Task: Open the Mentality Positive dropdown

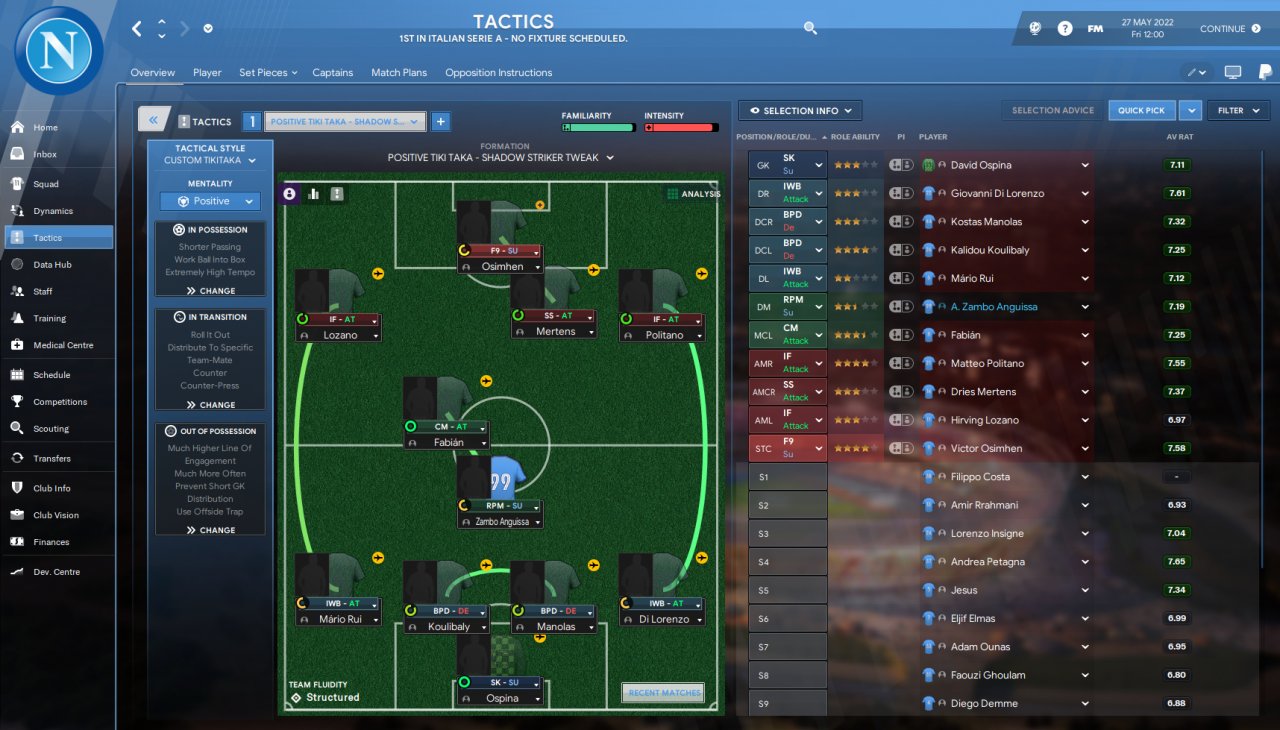Action: [x=210, y=201]
